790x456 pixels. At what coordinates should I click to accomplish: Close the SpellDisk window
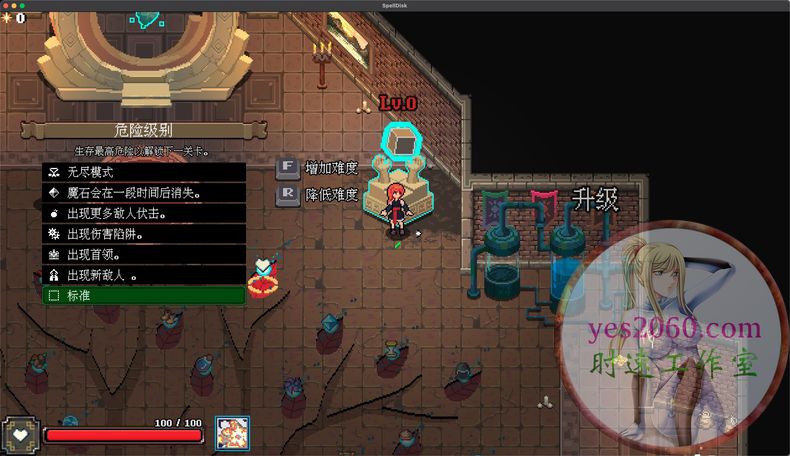tap(8, 5)
